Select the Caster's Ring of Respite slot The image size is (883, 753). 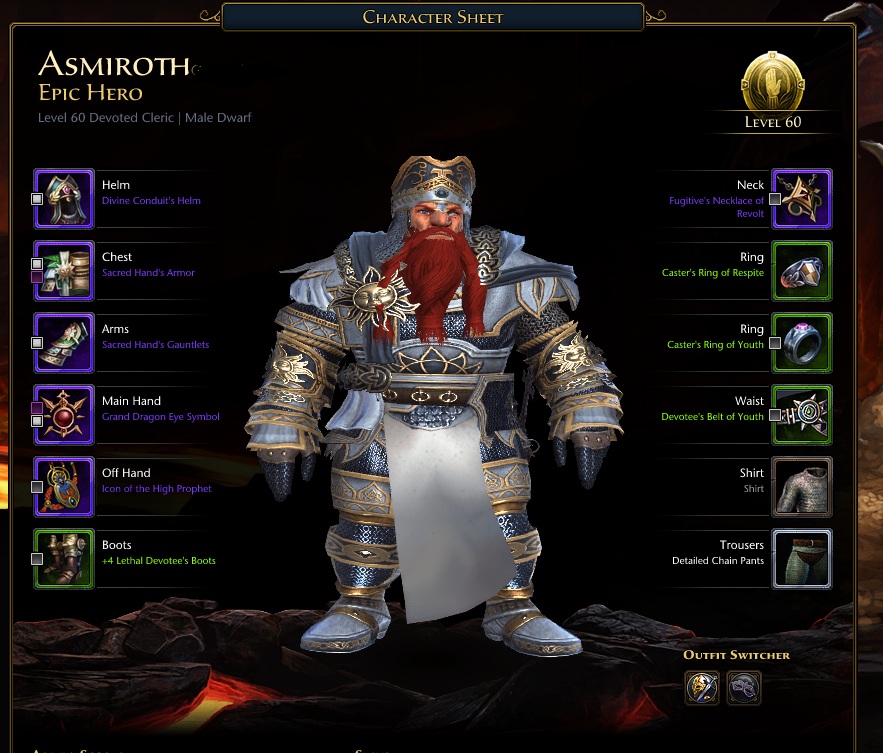click(x=802, y=271)
